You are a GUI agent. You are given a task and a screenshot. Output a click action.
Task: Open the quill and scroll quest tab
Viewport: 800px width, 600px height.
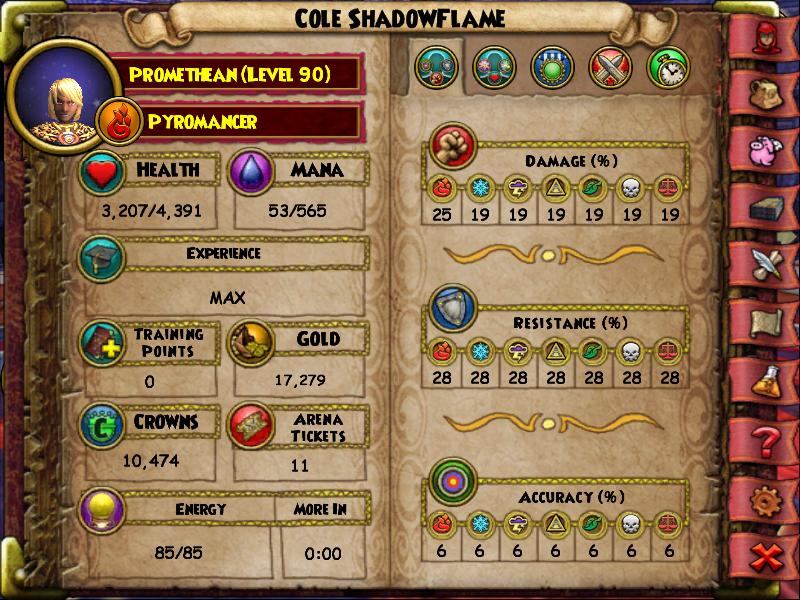coord(766,263)
